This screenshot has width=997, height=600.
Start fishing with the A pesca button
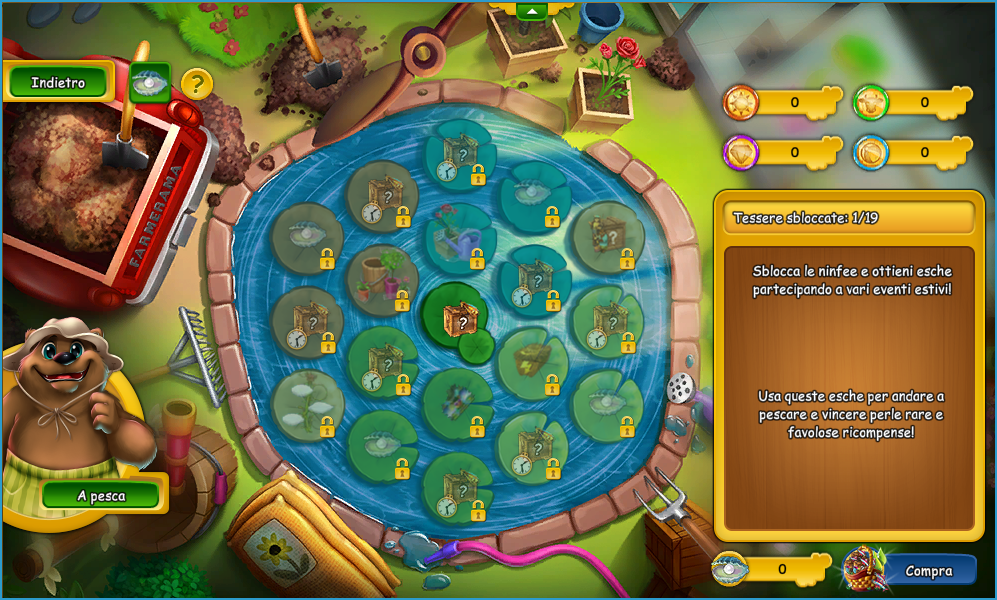pos(100,496)
